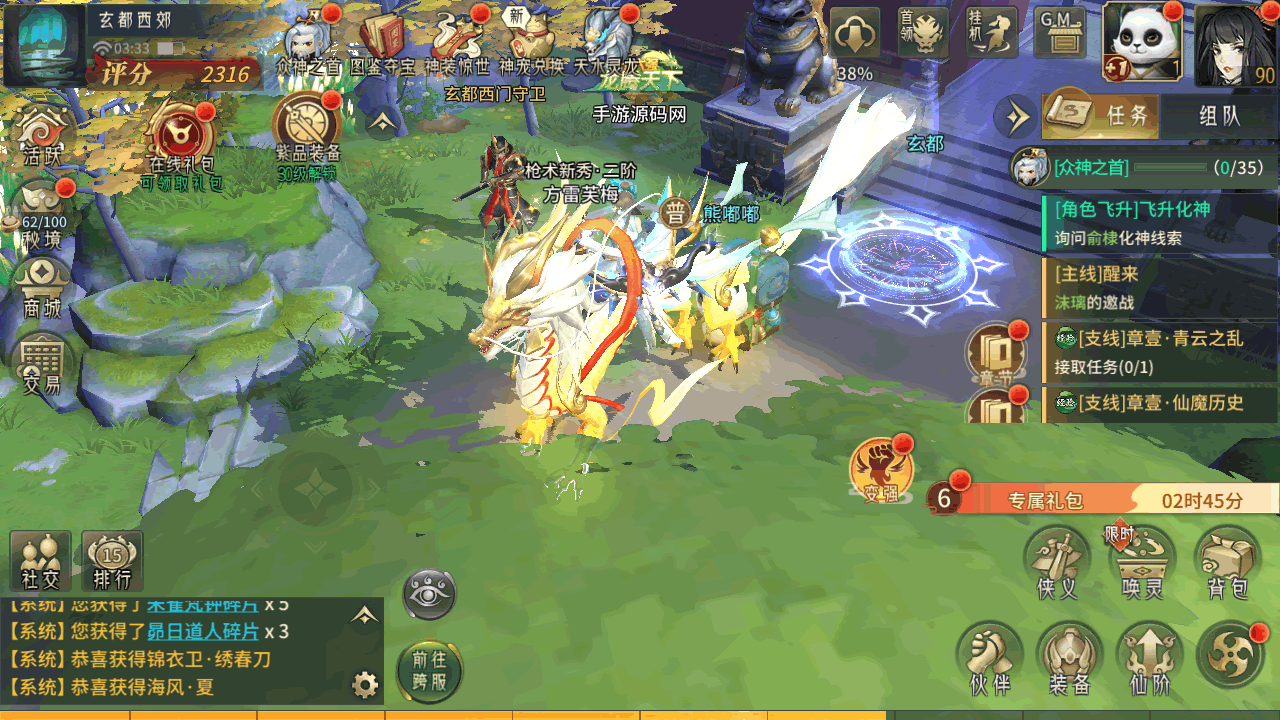Screen dimensions: 1280x720
Task: Open the 唤灵 spirit summon menu
Action: (1143, 562)
